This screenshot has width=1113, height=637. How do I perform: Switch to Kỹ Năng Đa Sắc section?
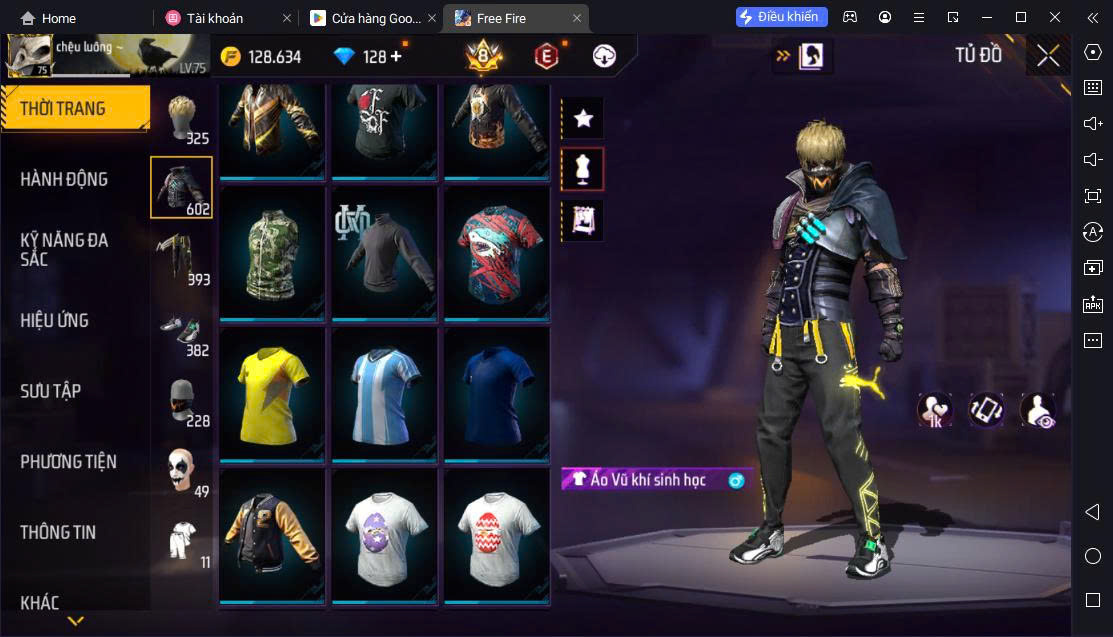coord(64,249)
